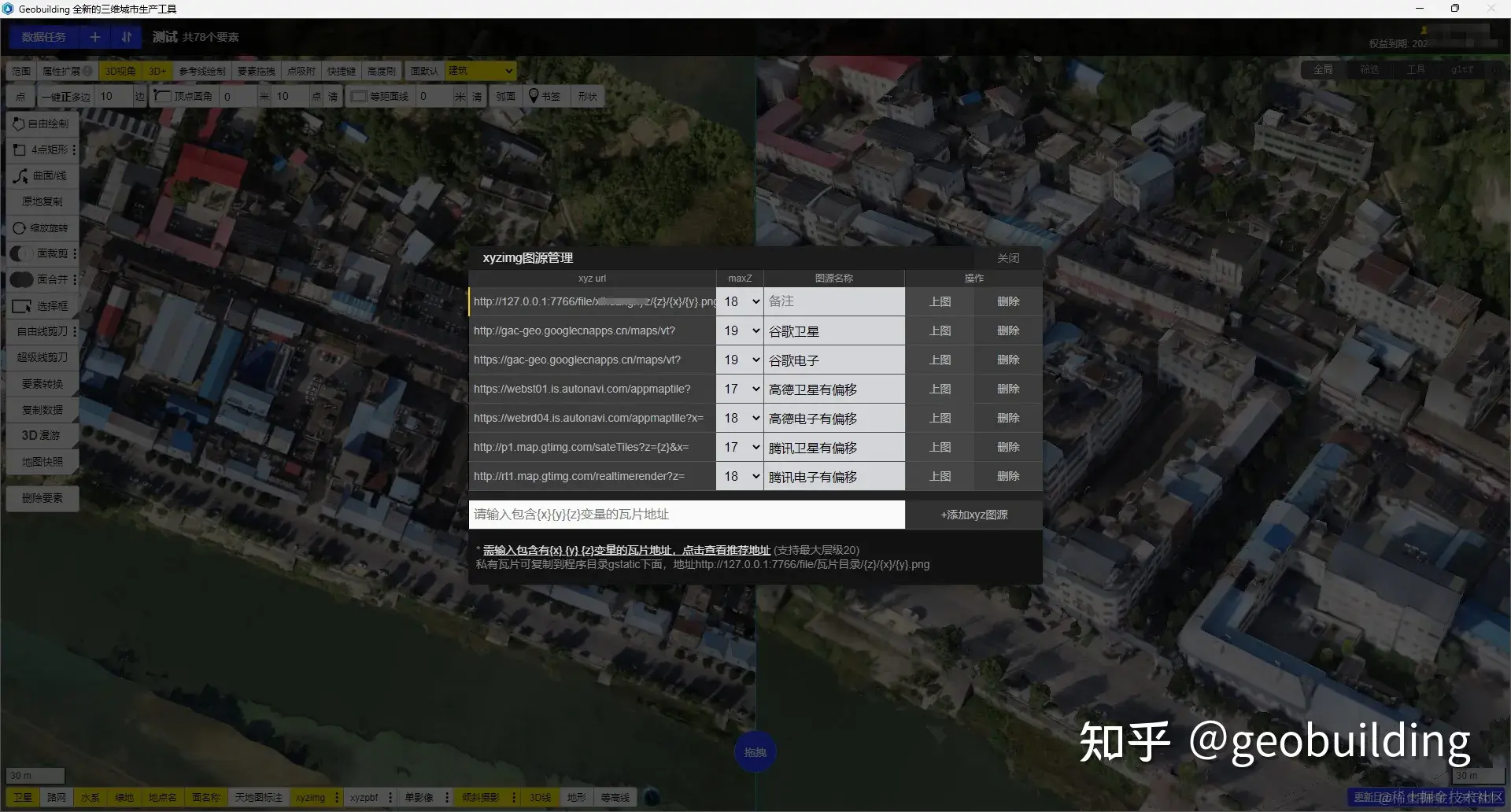
Task: Toggle the 路网 layer button
Action: pyautogui.click(x=57, y=797)
